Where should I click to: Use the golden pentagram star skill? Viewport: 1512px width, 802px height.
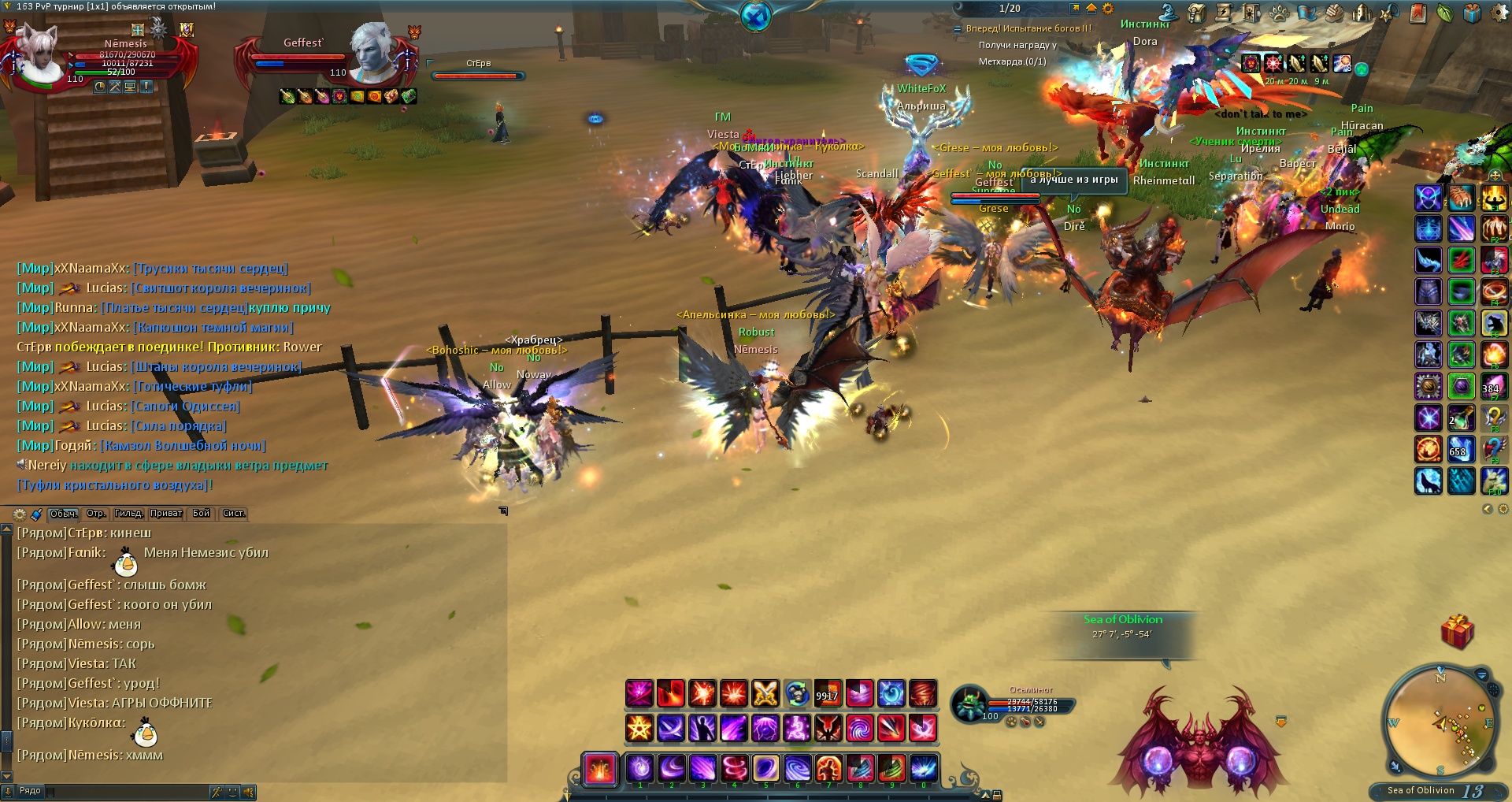(639, 728)
